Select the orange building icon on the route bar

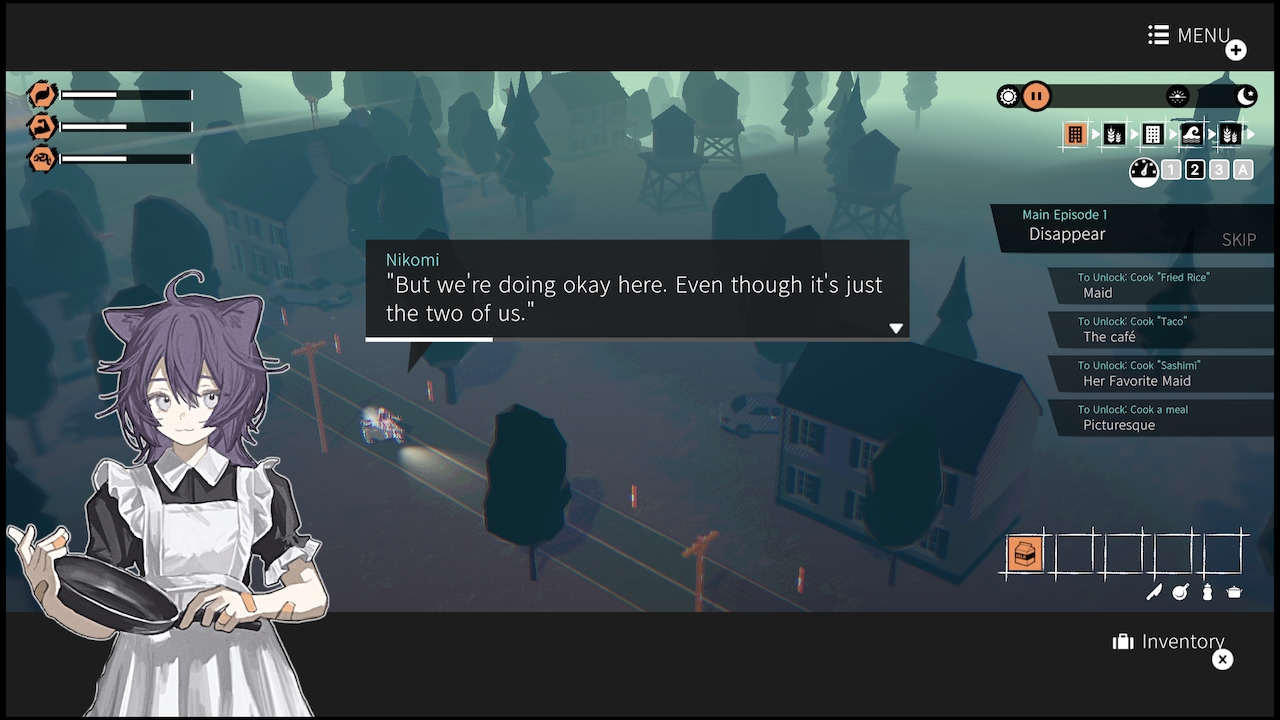tap(1076, 133)
